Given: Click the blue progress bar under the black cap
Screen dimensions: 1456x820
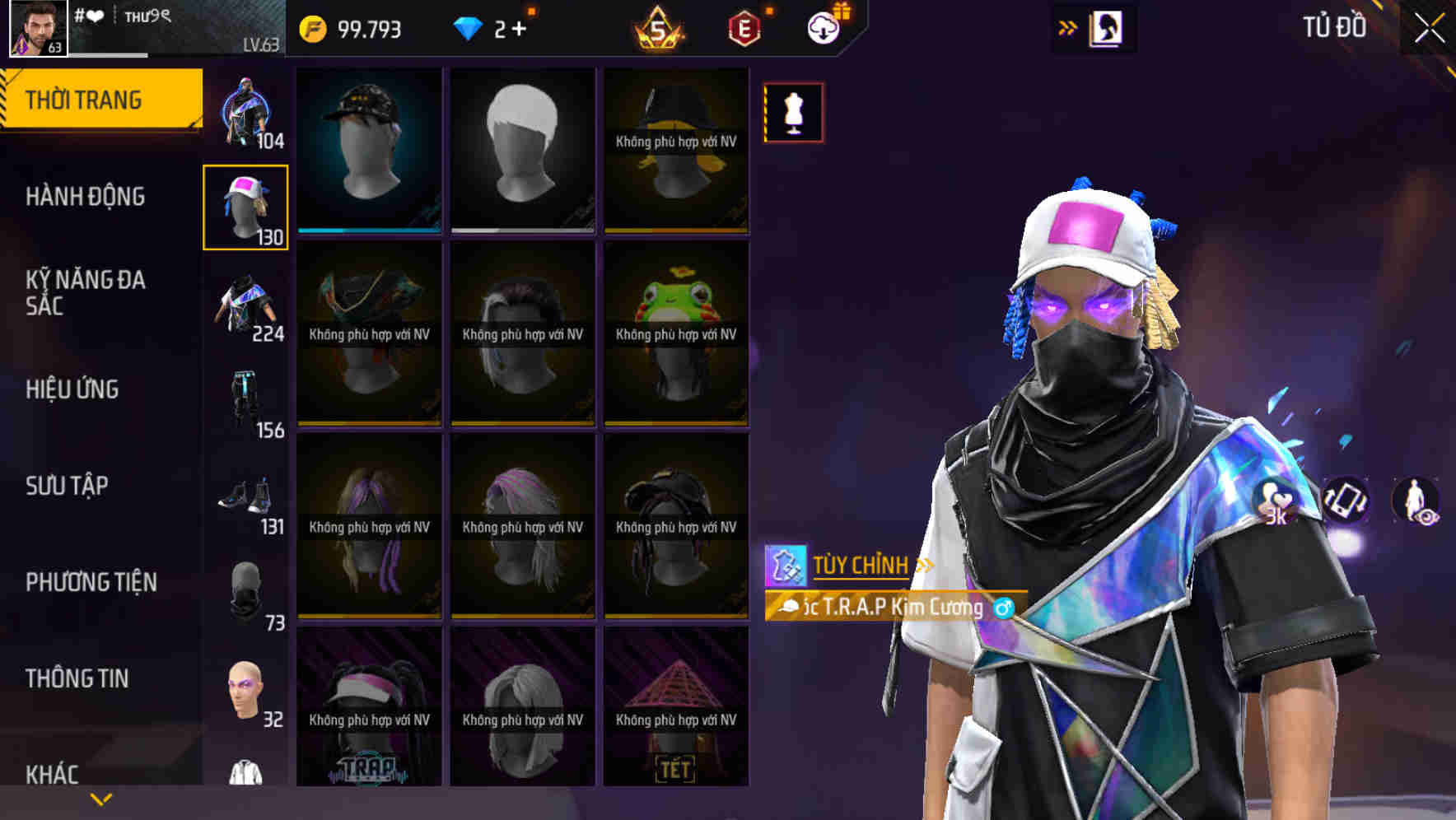Looking at the screenshot, I should point(368,231).
